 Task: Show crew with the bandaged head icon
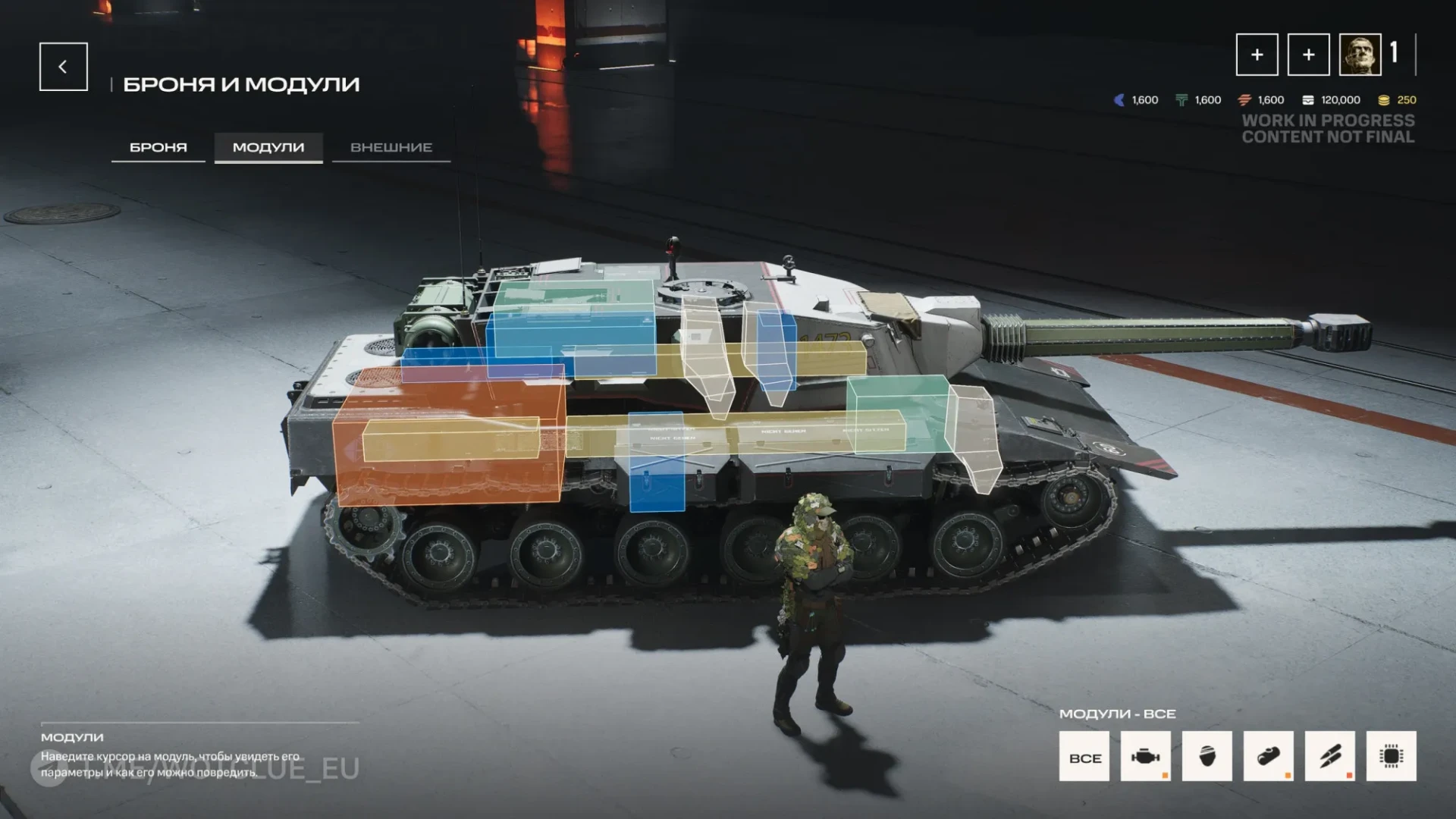[x=1207, y=756]
